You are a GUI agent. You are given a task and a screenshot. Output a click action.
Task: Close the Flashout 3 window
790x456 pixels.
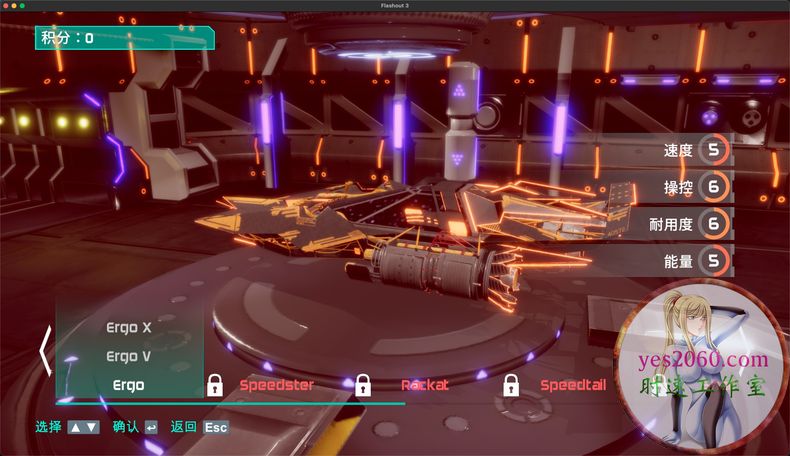6,5
